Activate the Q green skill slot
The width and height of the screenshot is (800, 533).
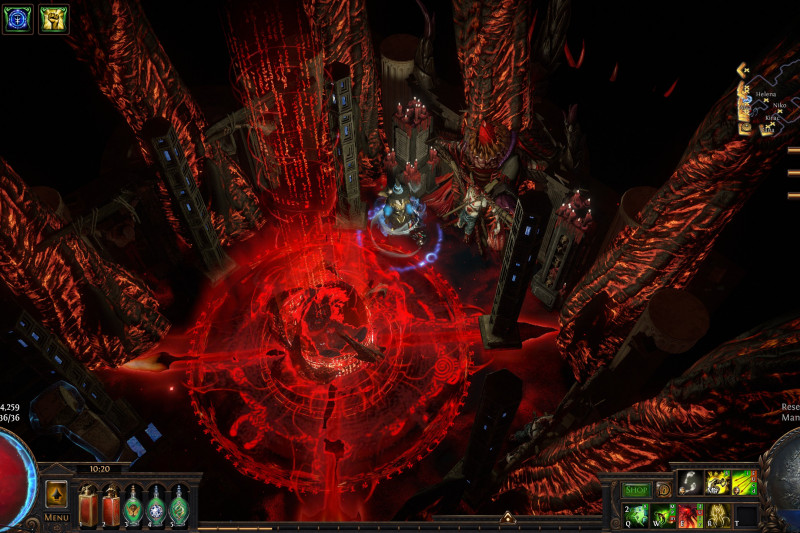click(637, 515)
